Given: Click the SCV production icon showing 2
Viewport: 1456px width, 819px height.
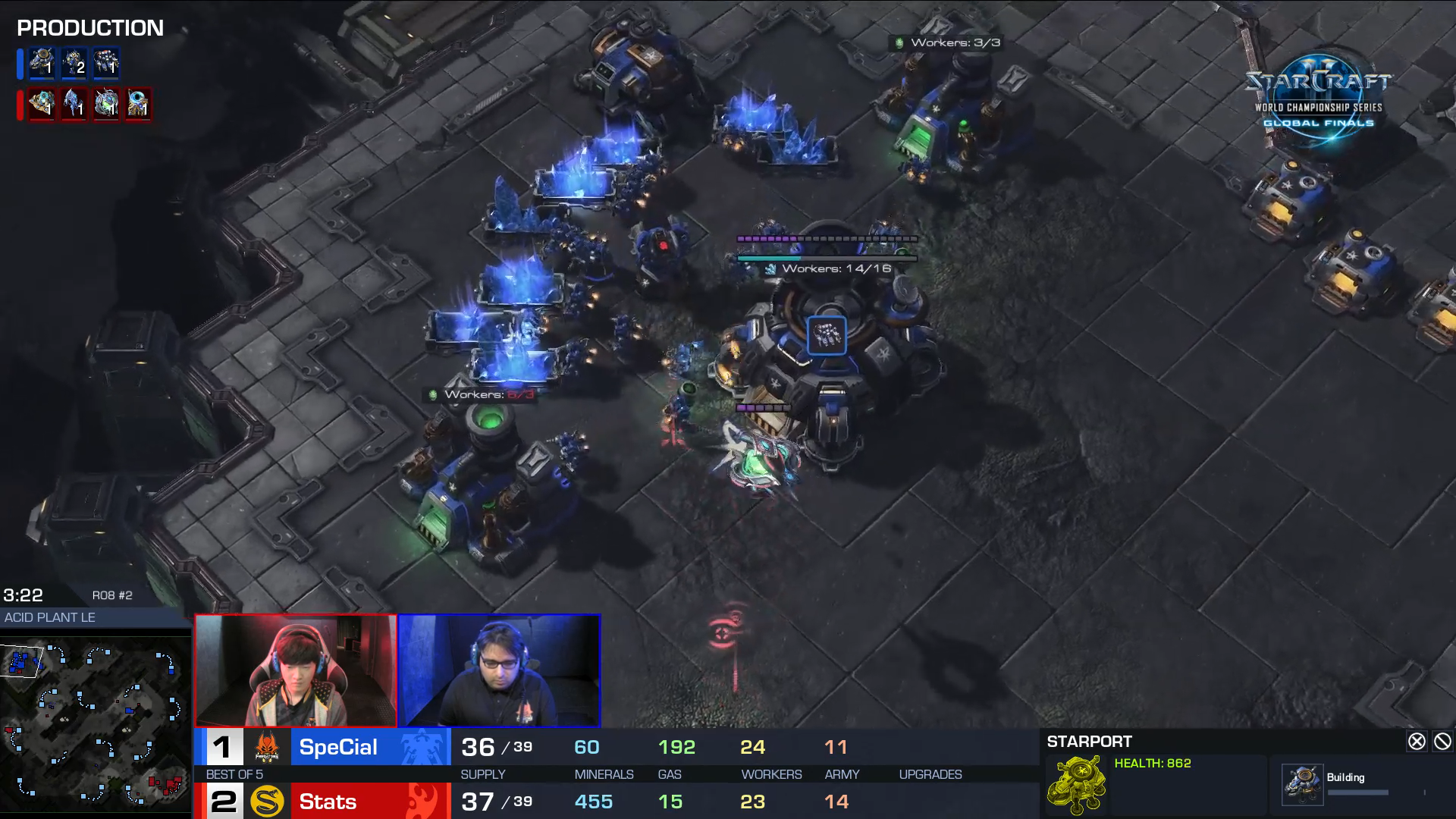Looking at the screenshot, I should [74, 63].
